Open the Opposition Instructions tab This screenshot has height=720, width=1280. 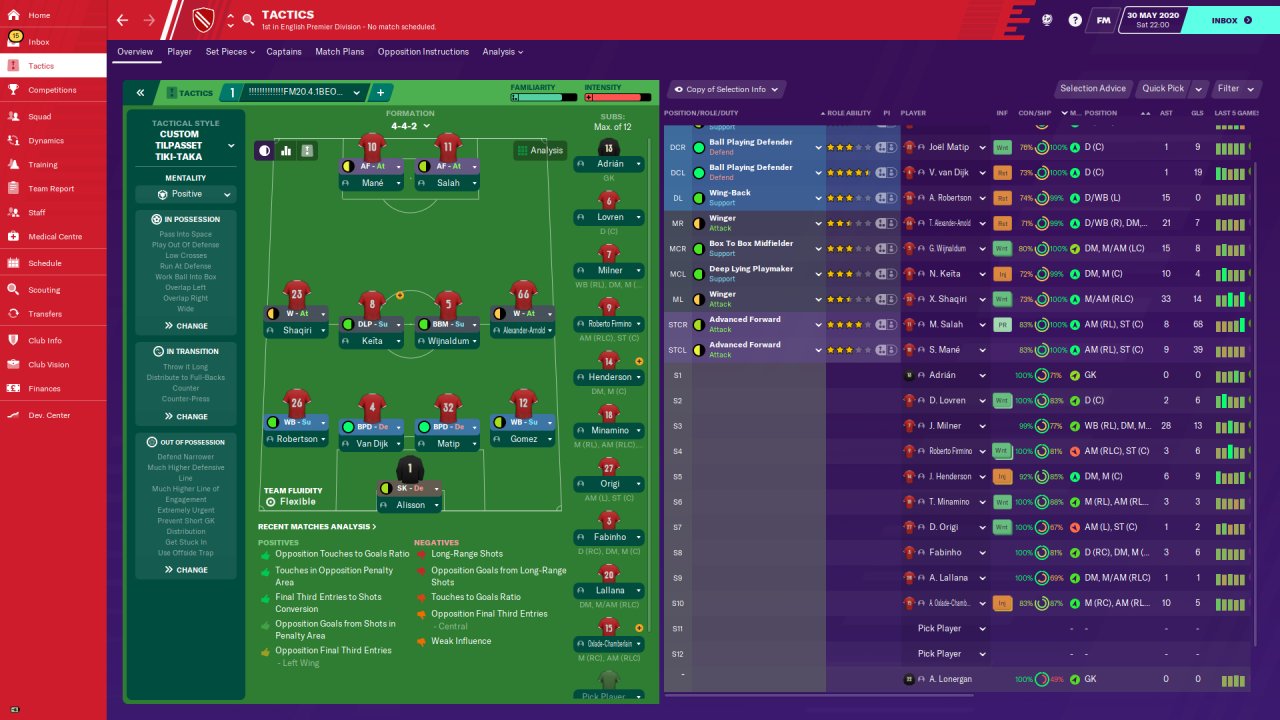point(423,52)
